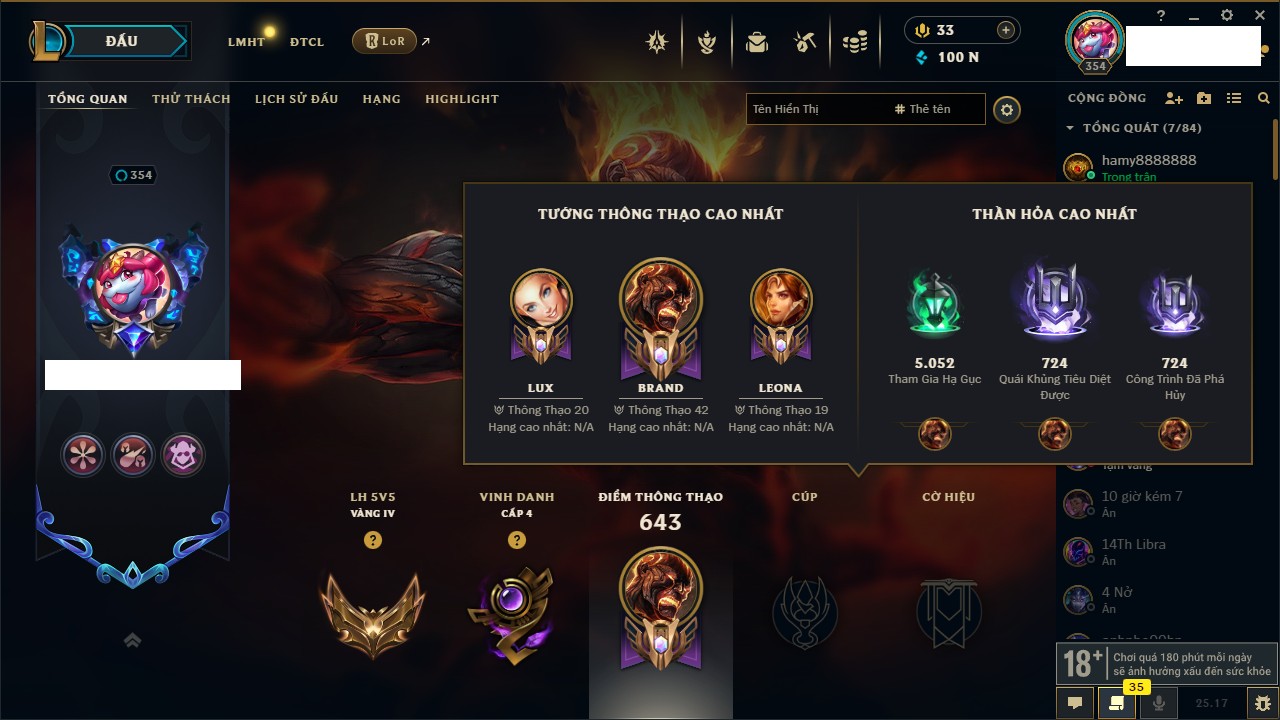
Task: Open profile settings gear icon
Action: [x=1007, y=109]
